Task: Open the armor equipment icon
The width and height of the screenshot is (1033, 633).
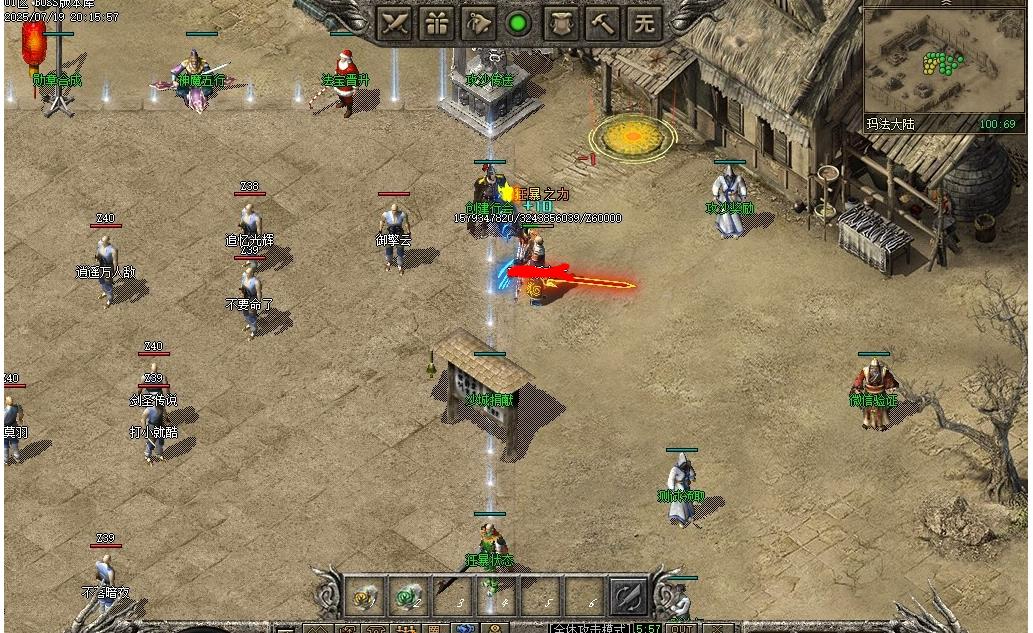Action: coord(561,24)
